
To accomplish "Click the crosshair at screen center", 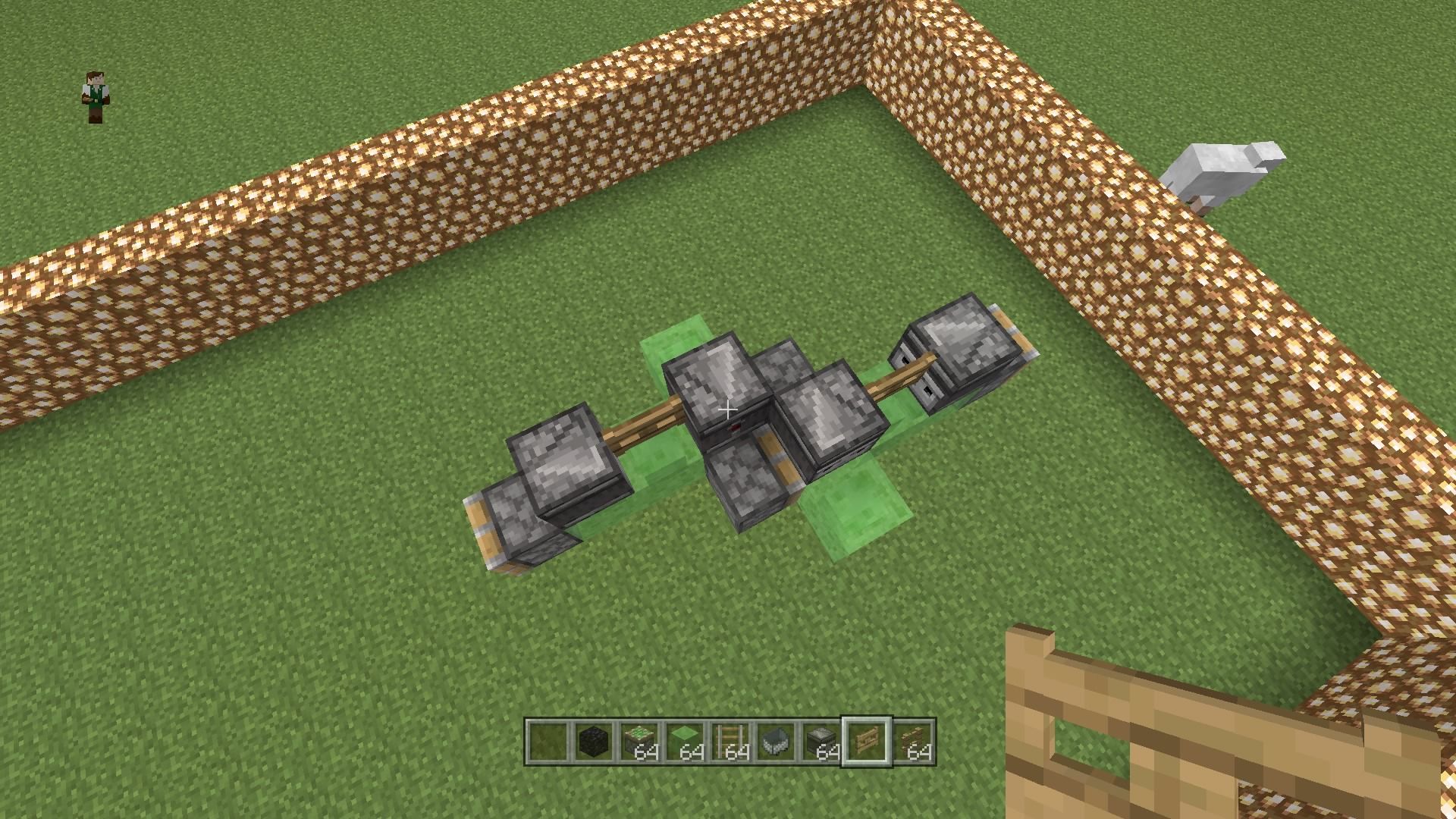I will point(728,409).
